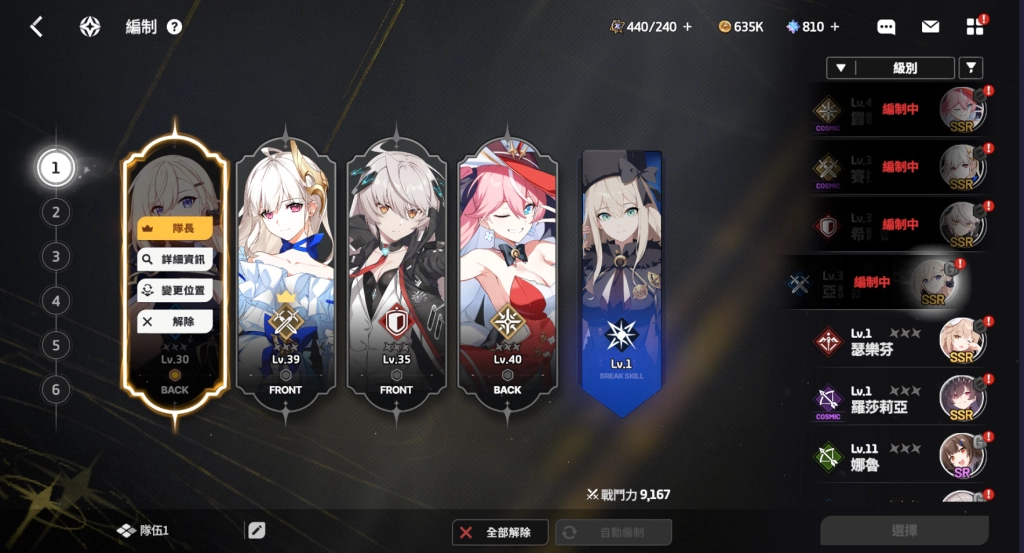Switch to team slot 5
The image size is (1024, 553).
[x=56, y=345]
